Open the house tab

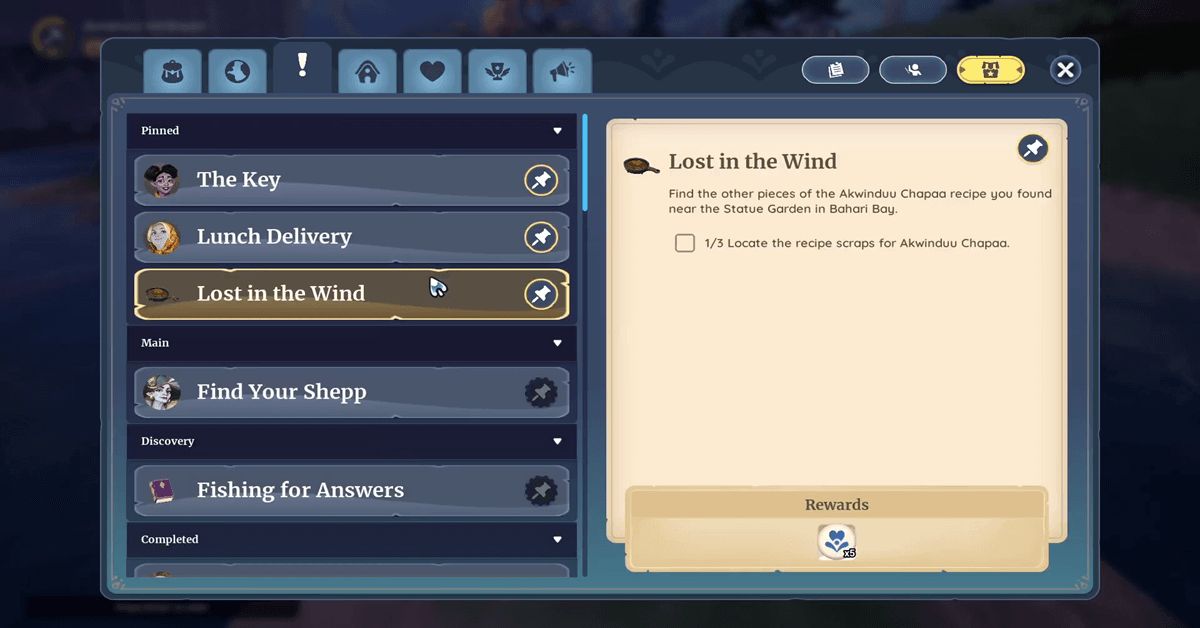click(367, 72)
